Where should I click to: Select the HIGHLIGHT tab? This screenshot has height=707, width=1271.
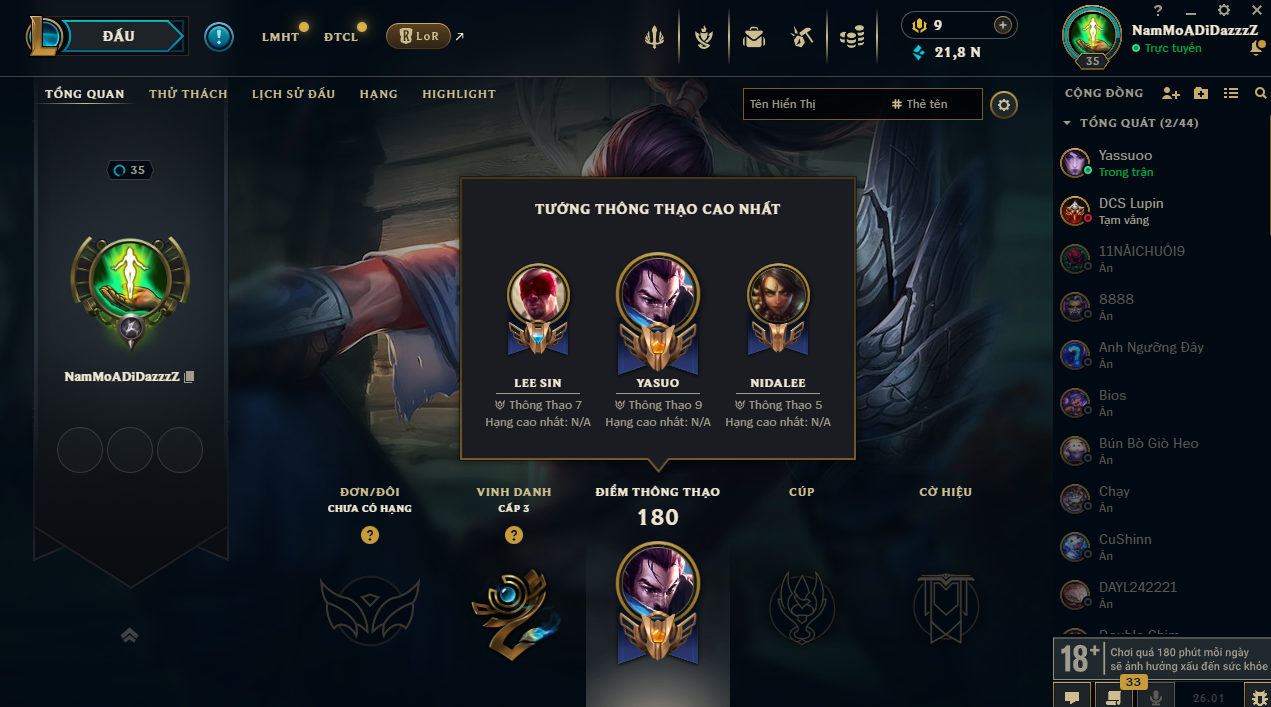click(459, 94)
